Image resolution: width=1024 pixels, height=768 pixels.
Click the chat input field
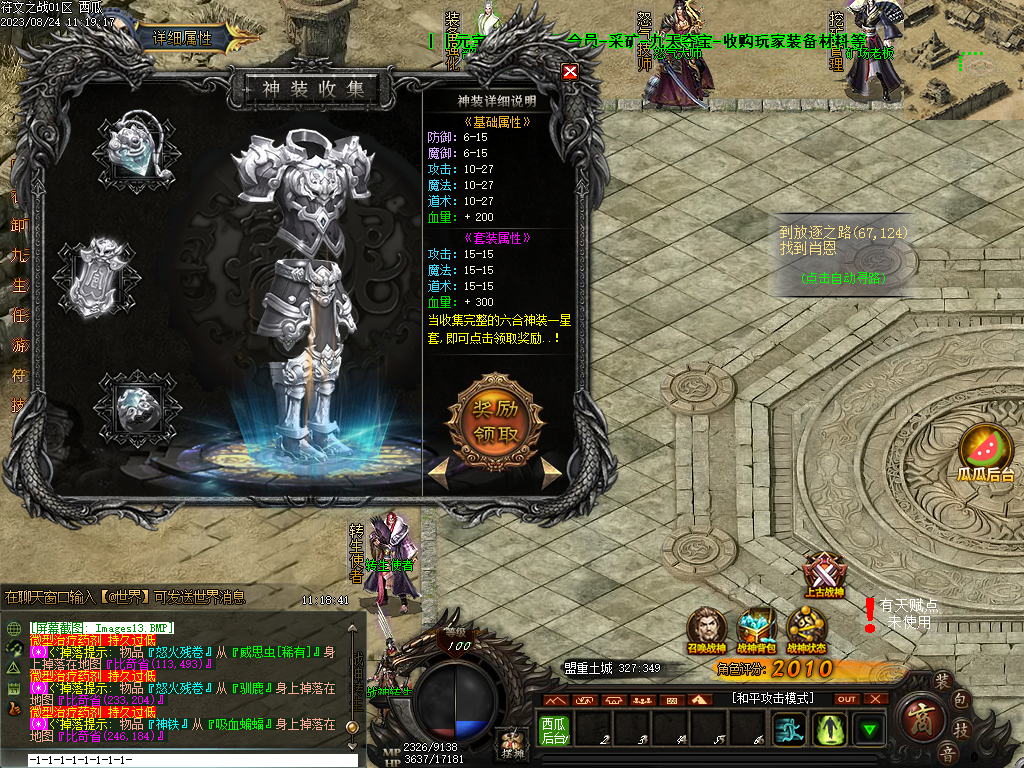coord(190,761)
